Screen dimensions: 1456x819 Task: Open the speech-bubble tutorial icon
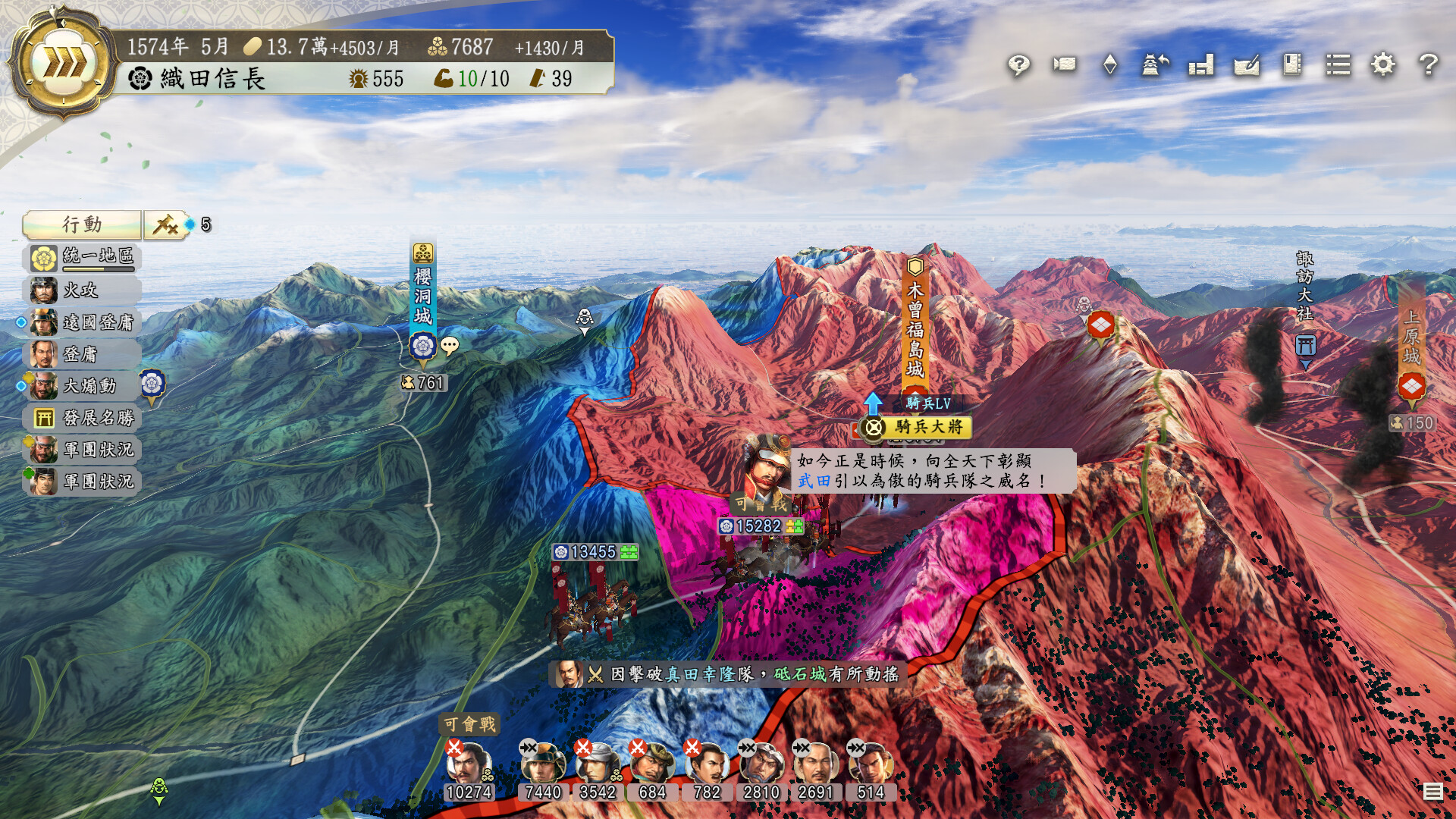point(1018,66)
